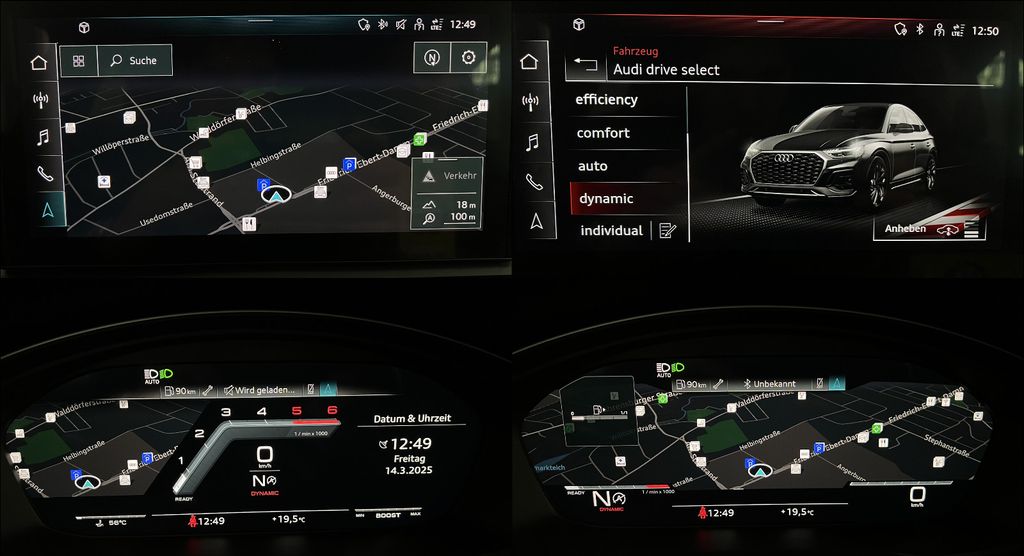Show the Verkehr traffic info
Image resolution: width=1024 pixels, height=556 pixels.
pos(449,175)
